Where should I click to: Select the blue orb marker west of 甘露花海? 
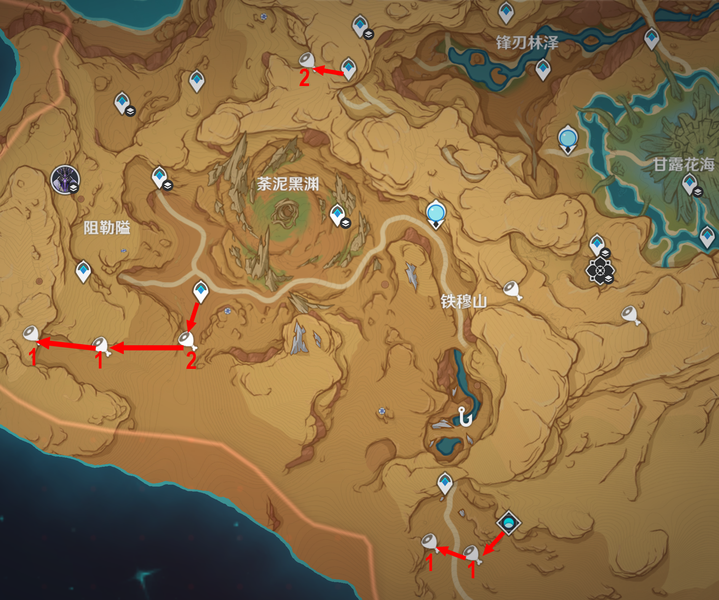click(x=568, y=136)
